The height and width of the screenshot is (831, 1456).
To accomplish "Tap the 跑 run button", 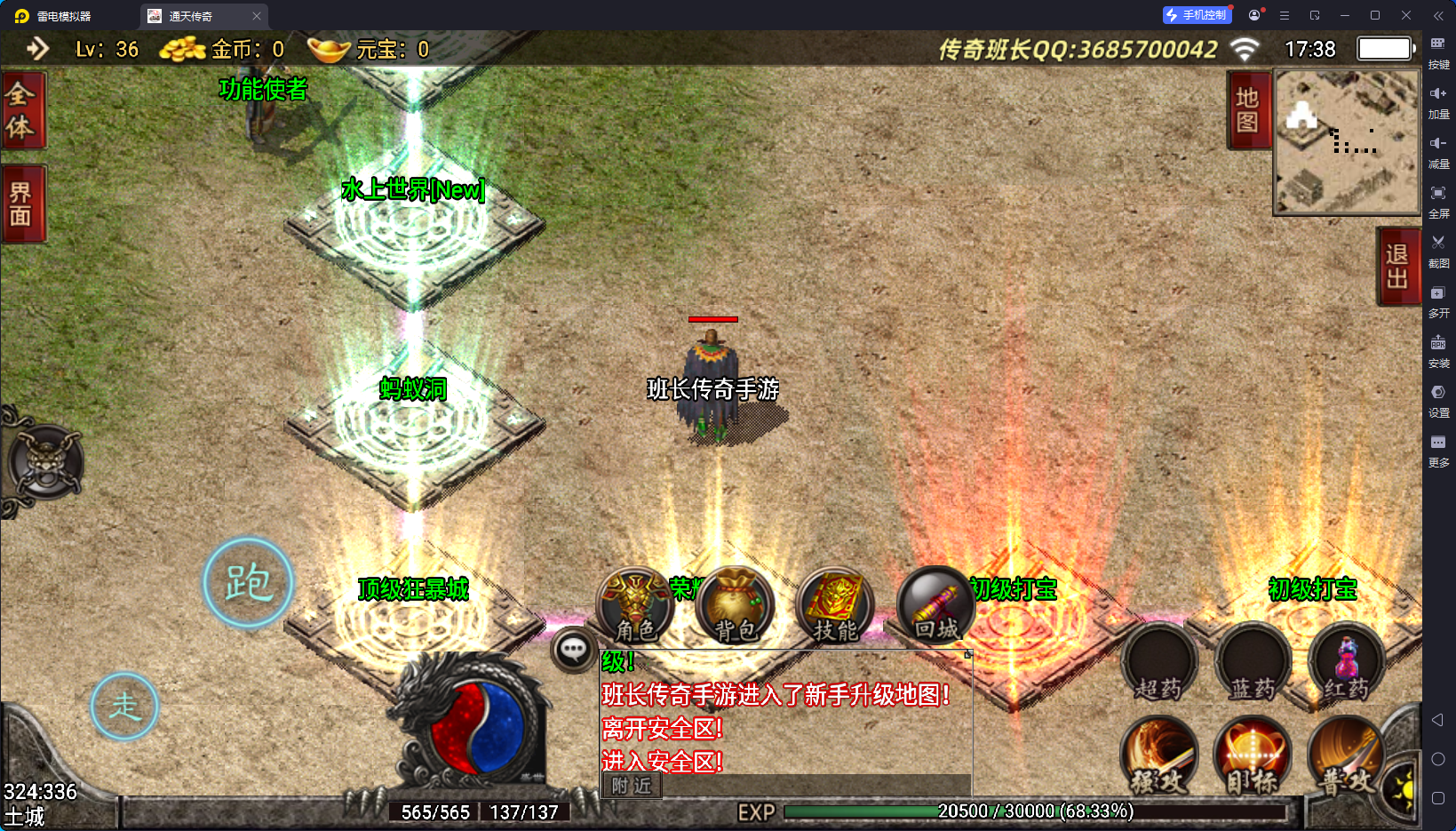I will coord(248,583).
